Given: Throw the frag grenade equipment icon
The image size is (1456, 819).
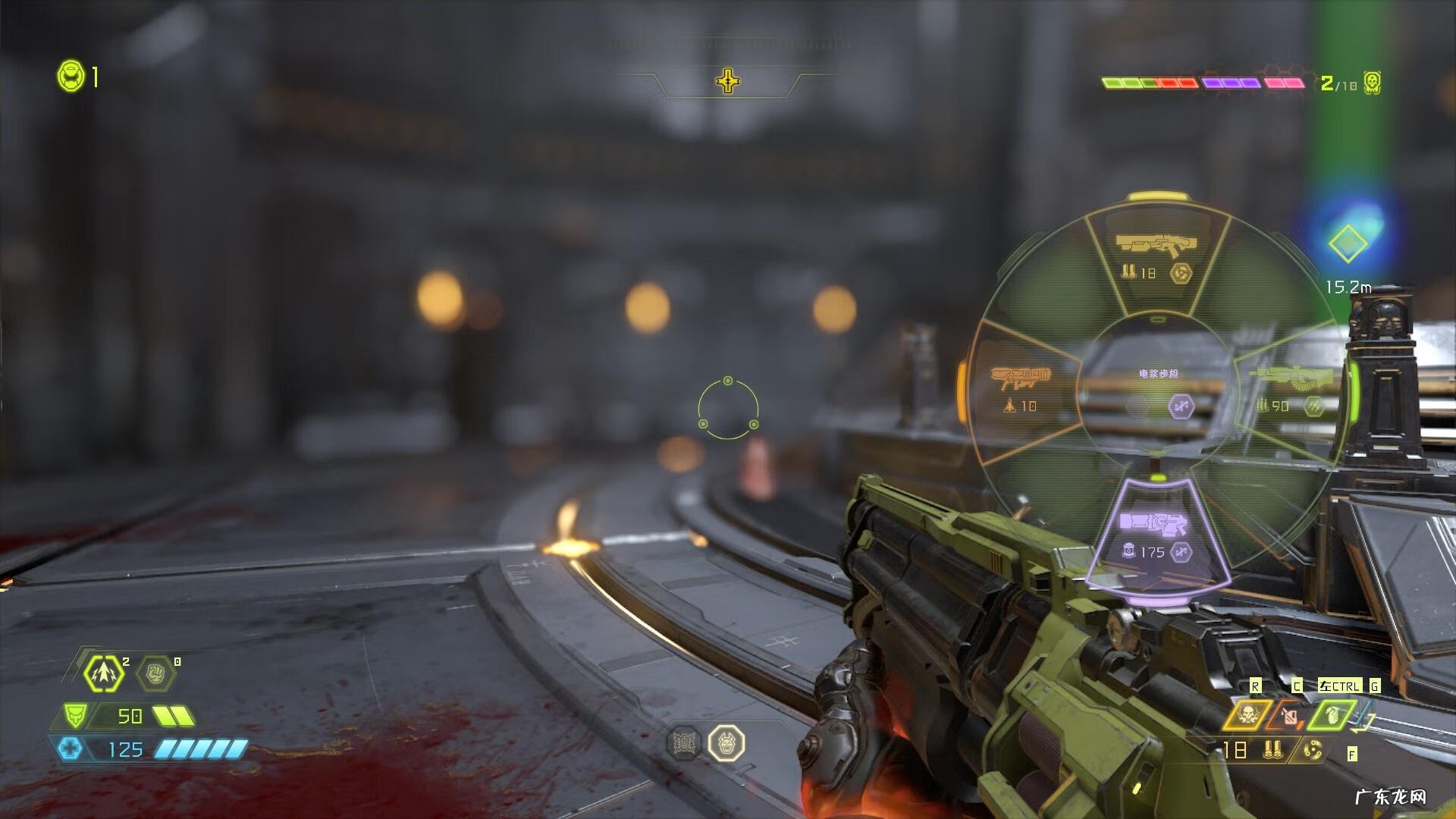Looking at the screenshot, I should [1332, 714].
